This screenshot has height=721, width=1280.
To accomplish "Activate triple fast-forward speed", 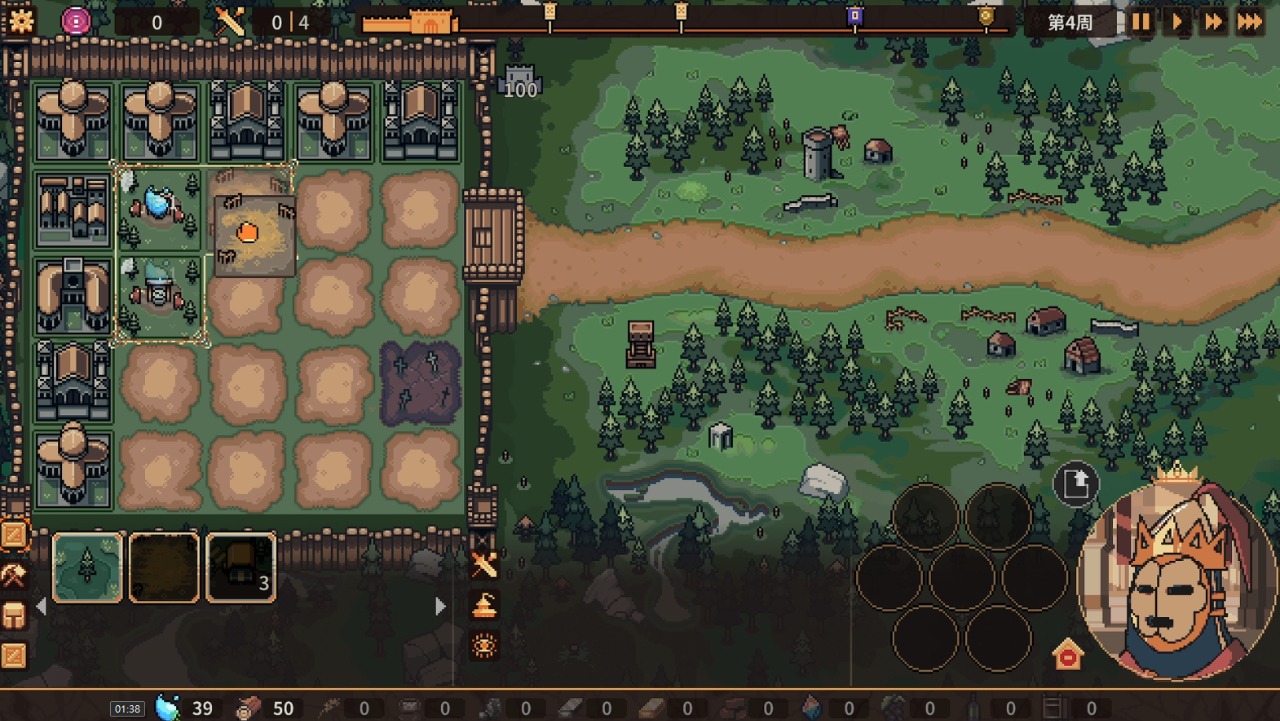I will (x=1250, y=22).
